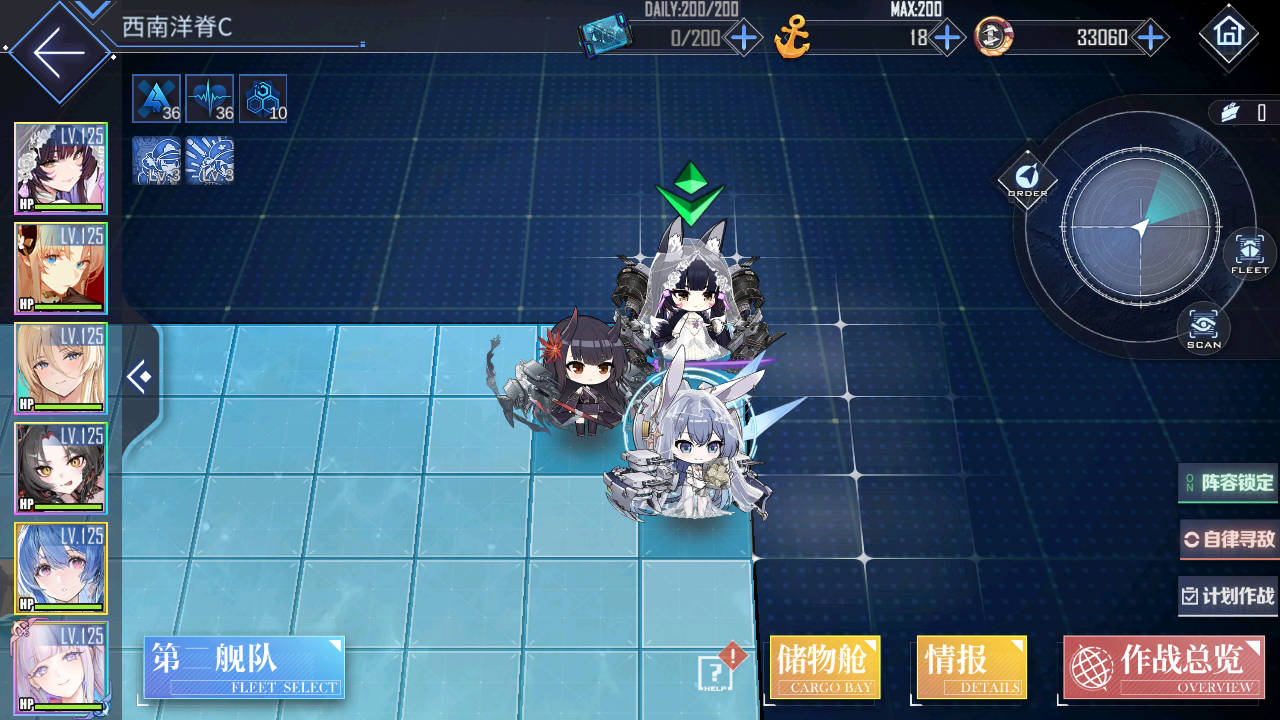Screen dimensions: 1280x720
Task: Enable 自律寻敌 auto search
Action: [x=1229, y=540]
